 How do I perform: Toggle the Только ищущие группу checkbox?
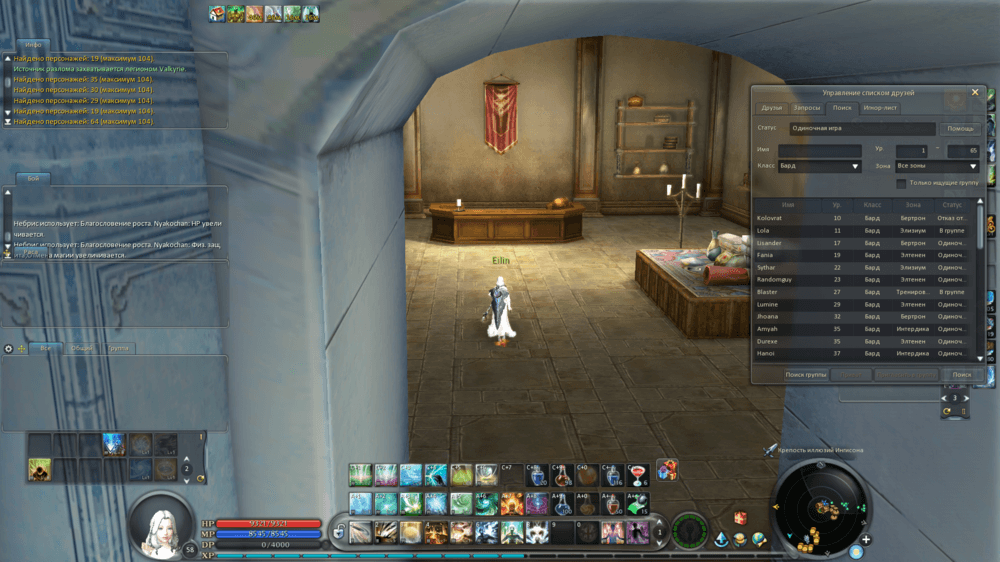901,184
